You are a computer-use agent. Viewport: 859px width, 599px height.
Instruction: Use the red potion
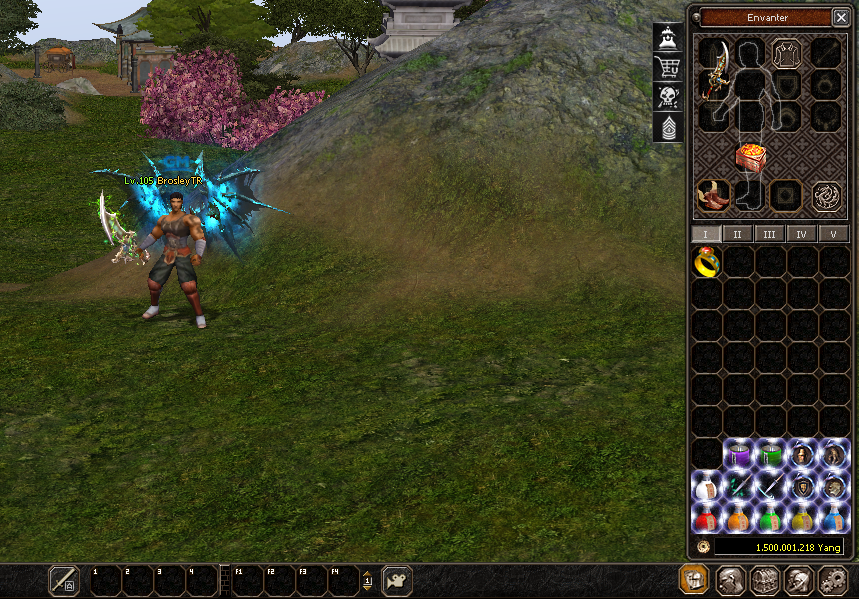707,518
